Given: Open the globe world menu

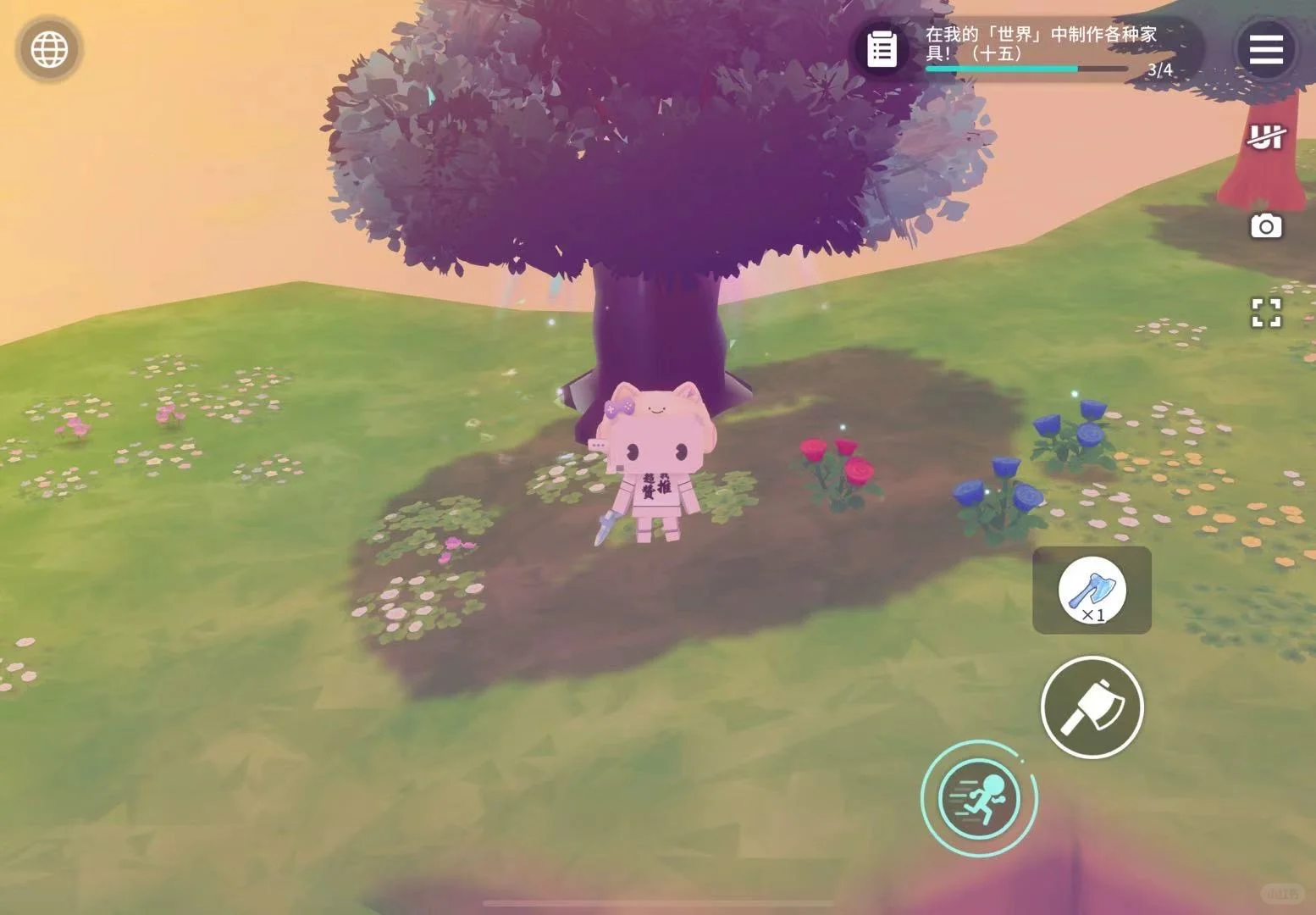Looking at the screenshot, I should point(49,49).
